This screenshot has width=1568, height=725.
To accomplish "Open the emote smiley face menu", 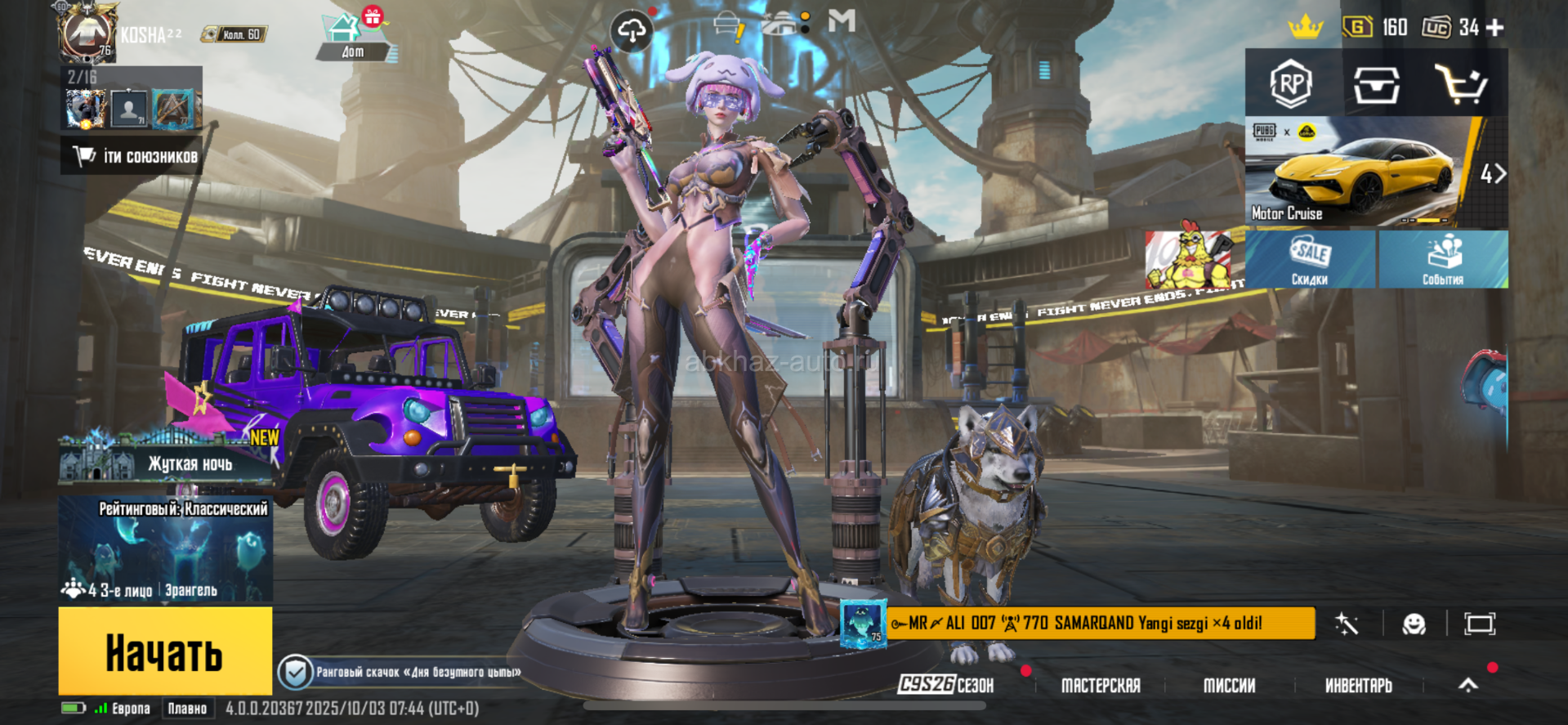I will pos(1414,624).
